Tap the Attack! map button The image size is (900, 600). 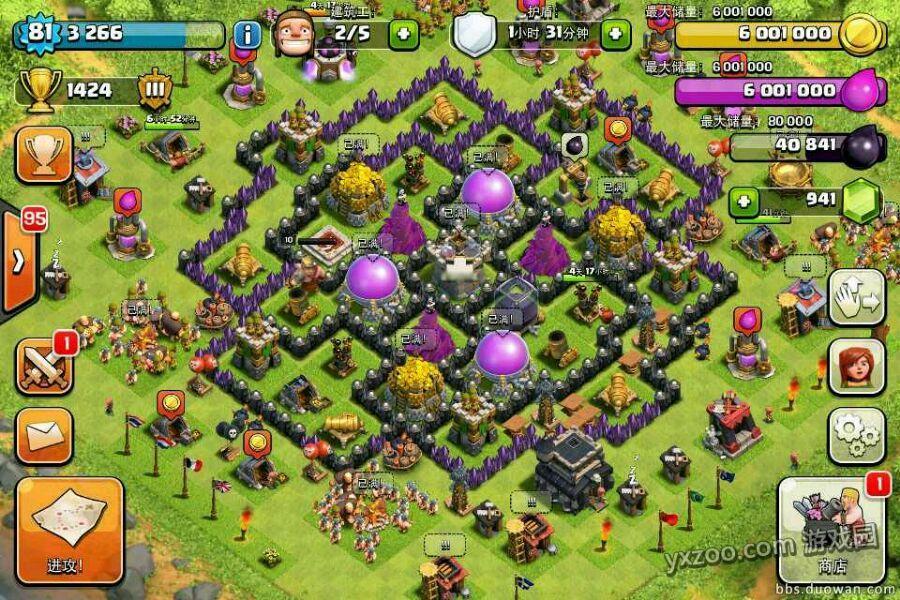(69, 529)
